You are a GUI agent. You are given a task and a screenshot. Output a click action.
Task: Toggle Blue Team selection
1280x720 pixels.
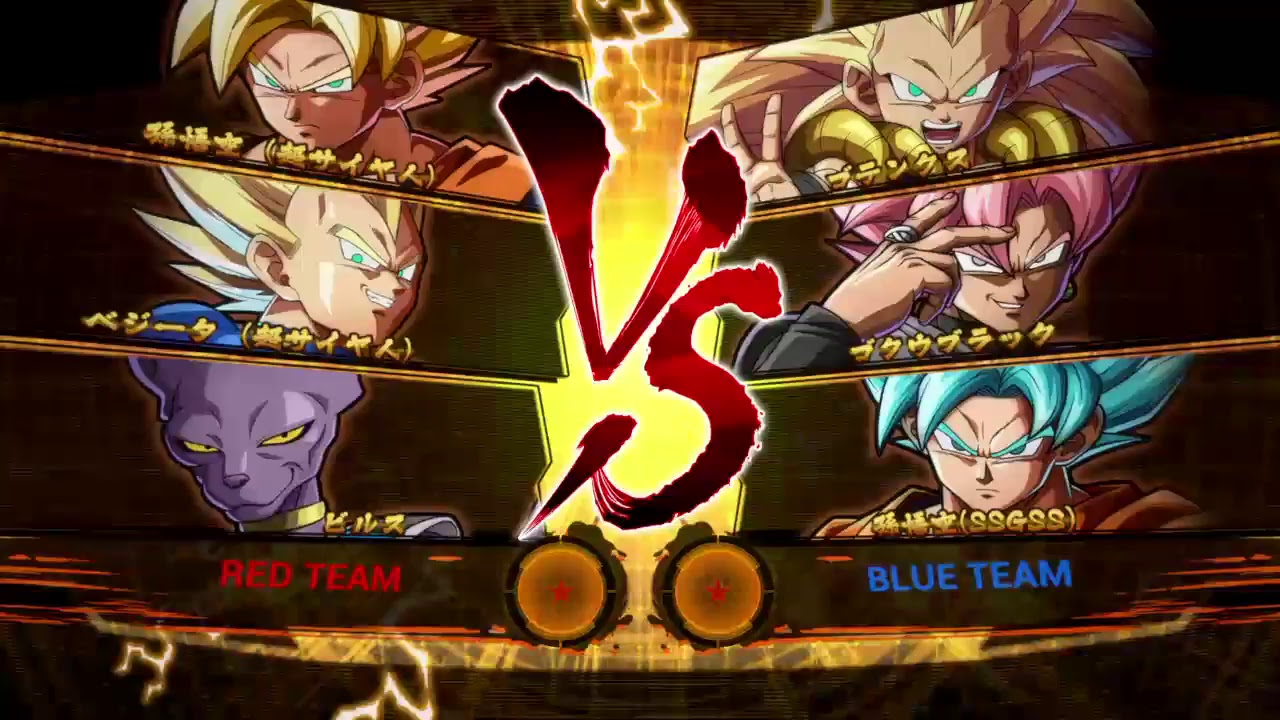click(x=968, y=576)
